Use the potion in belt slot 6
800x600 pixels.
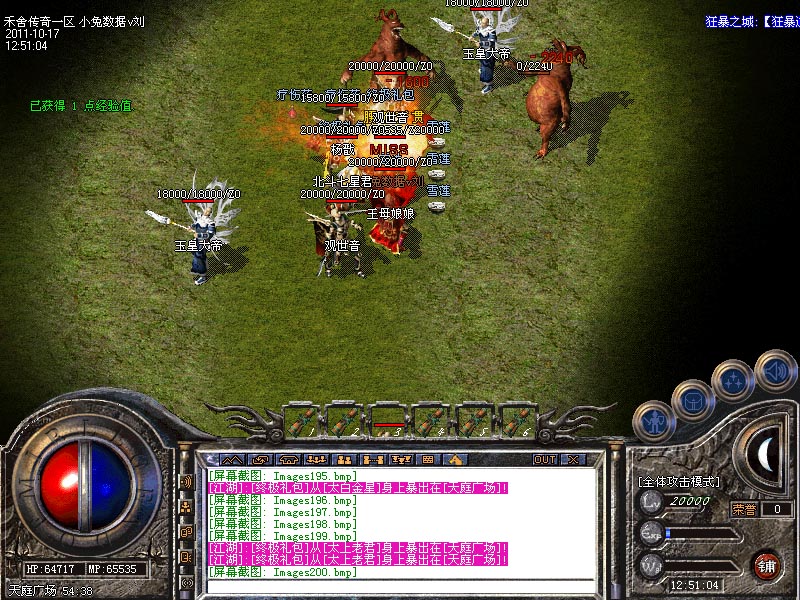click(514, 418)
